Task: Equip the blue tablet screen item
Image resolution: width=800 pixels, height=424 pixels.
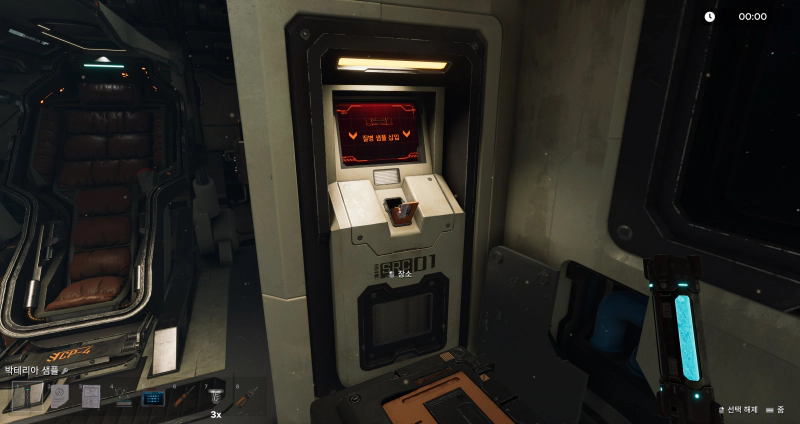Action: [x=153, y=398]
